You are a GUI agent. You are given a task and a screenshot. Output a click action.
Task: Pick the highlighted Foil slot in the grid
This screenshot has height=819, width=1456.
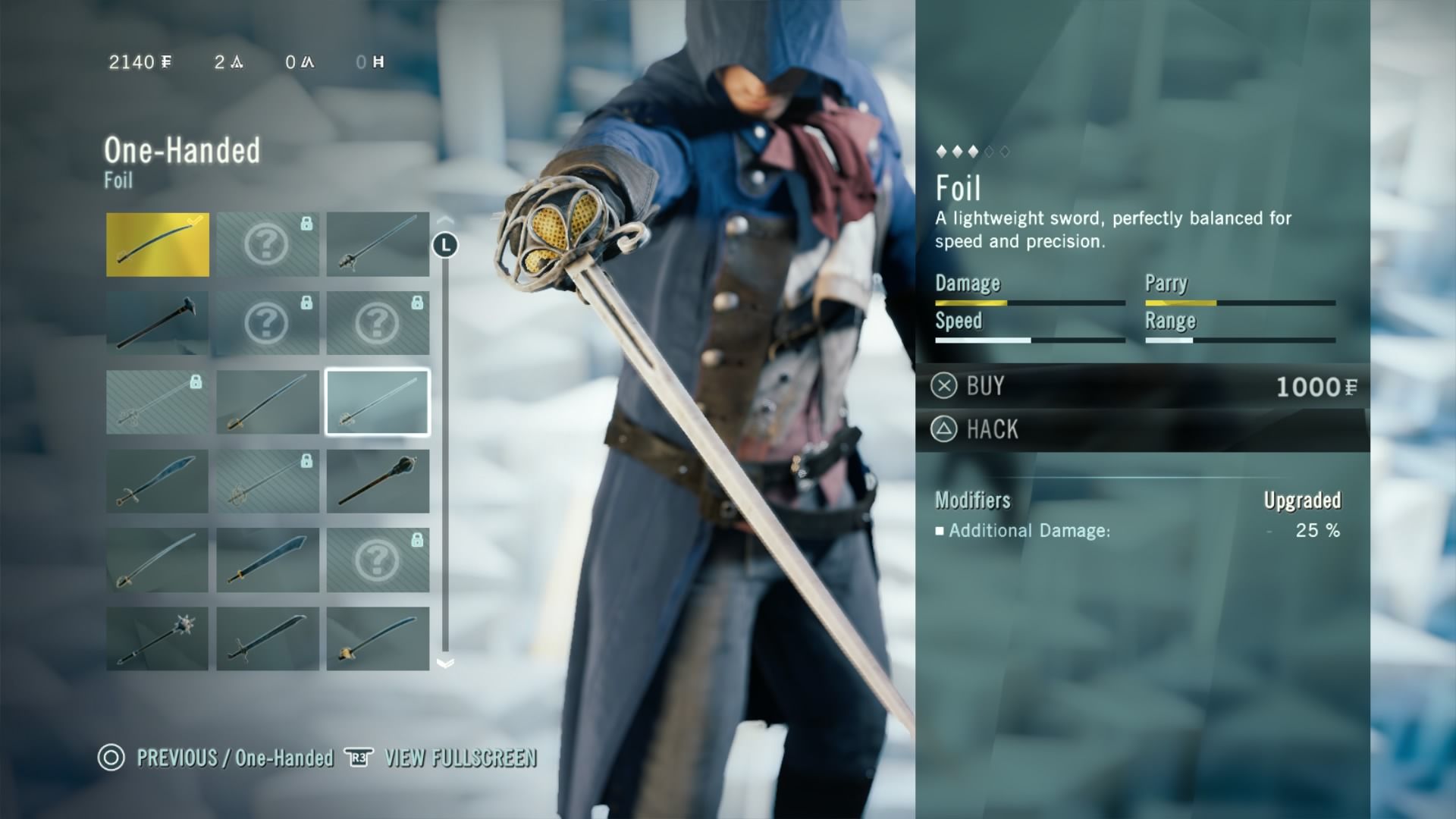pos(378,402)
